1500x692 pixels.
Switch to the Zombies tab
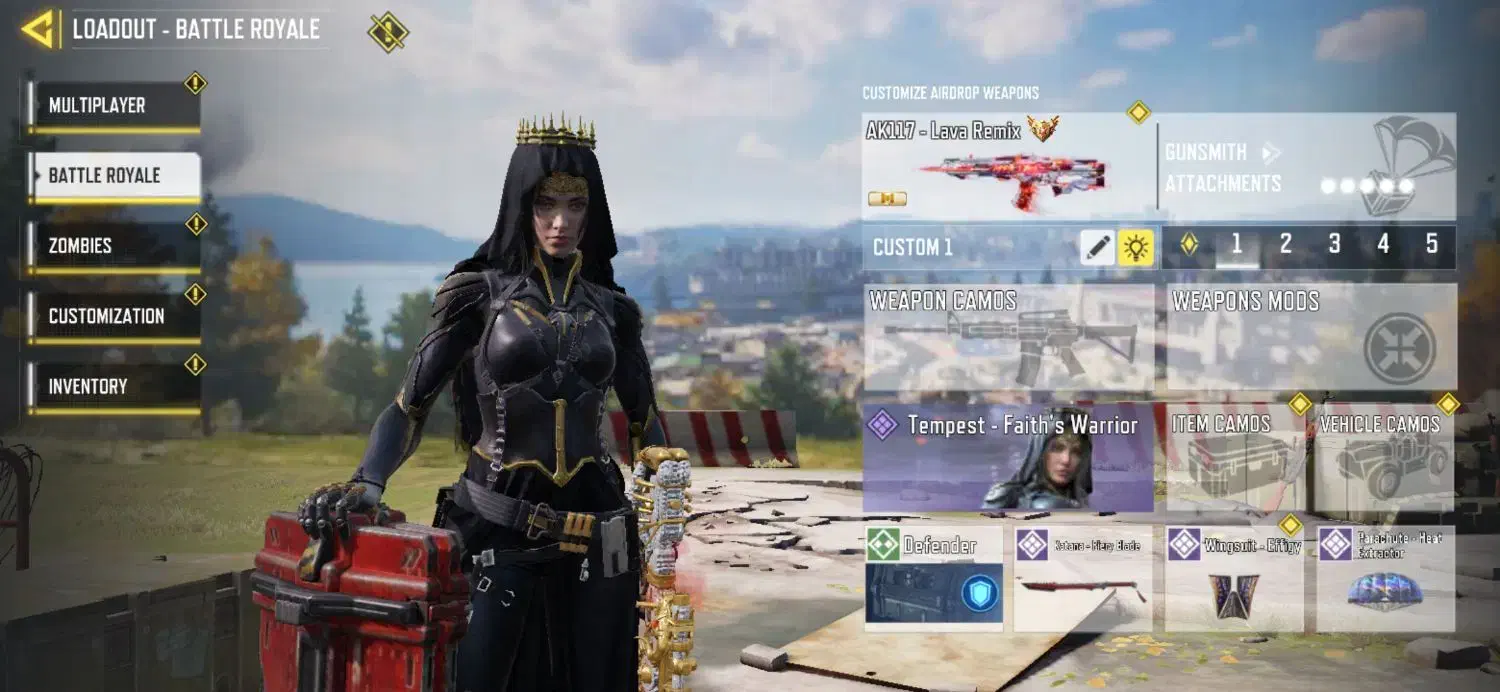(x=113, y=246)
